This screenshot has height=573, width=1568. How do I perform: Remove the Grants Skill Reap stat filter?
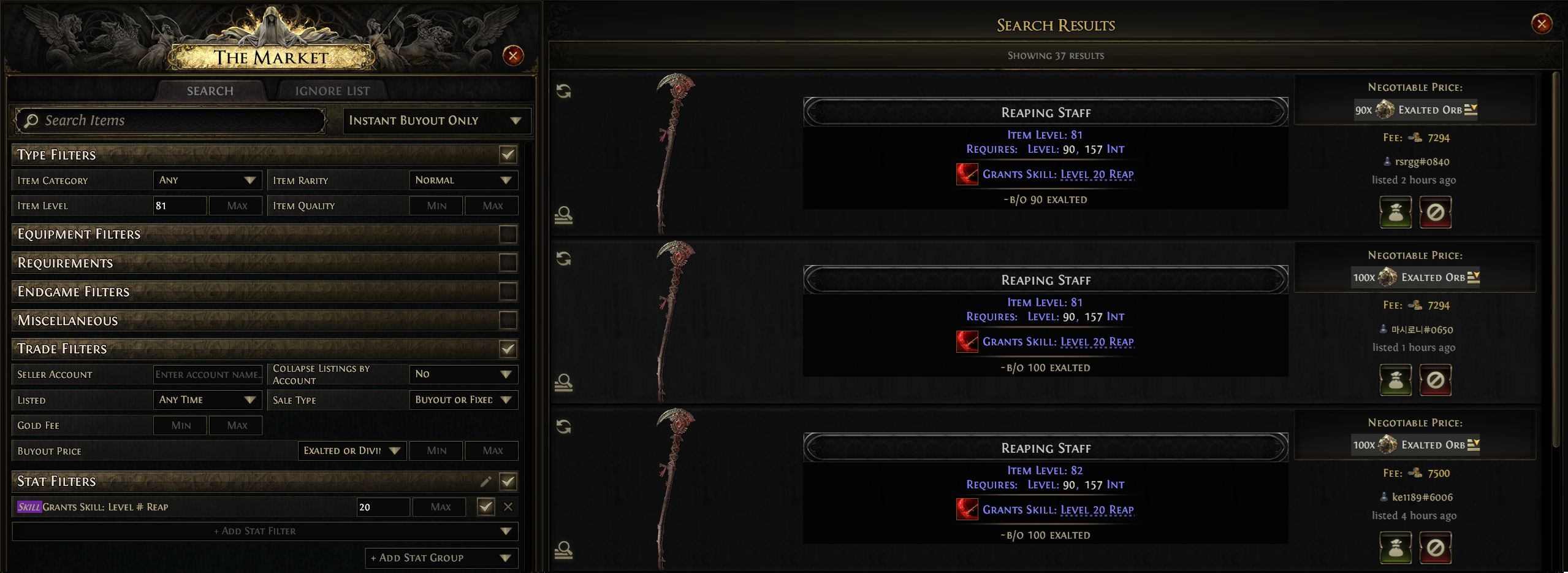508,507
